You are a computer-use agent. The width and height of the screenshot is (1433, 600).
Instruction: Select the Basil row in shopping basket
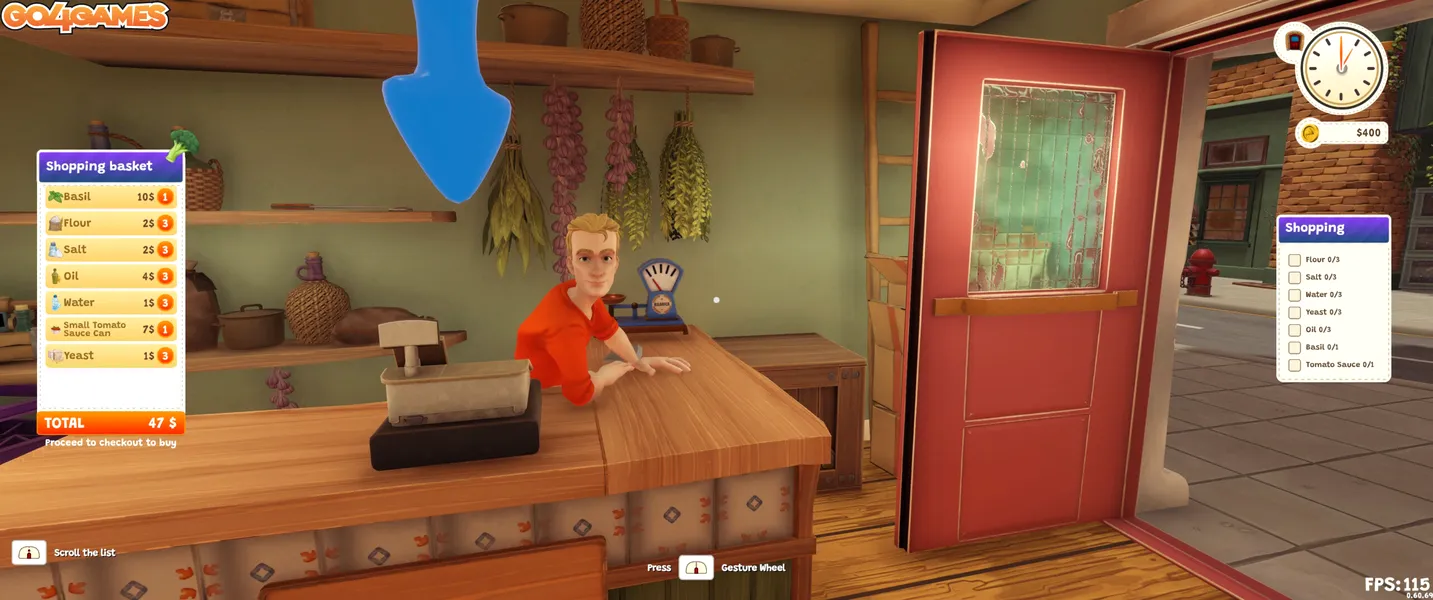coord(110,197)
